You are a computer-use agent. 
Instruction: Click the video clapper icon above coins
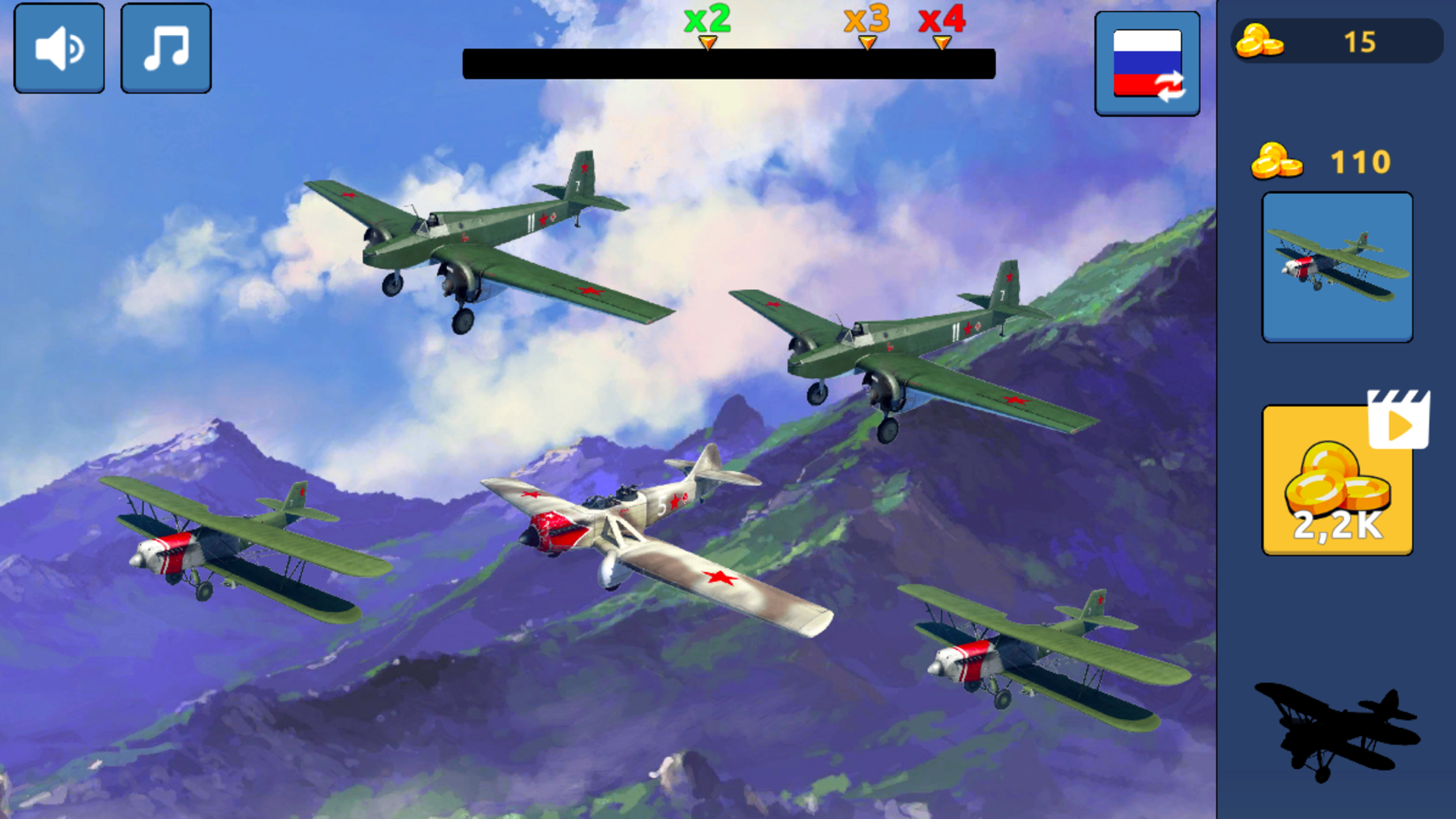coord(1398,419)
